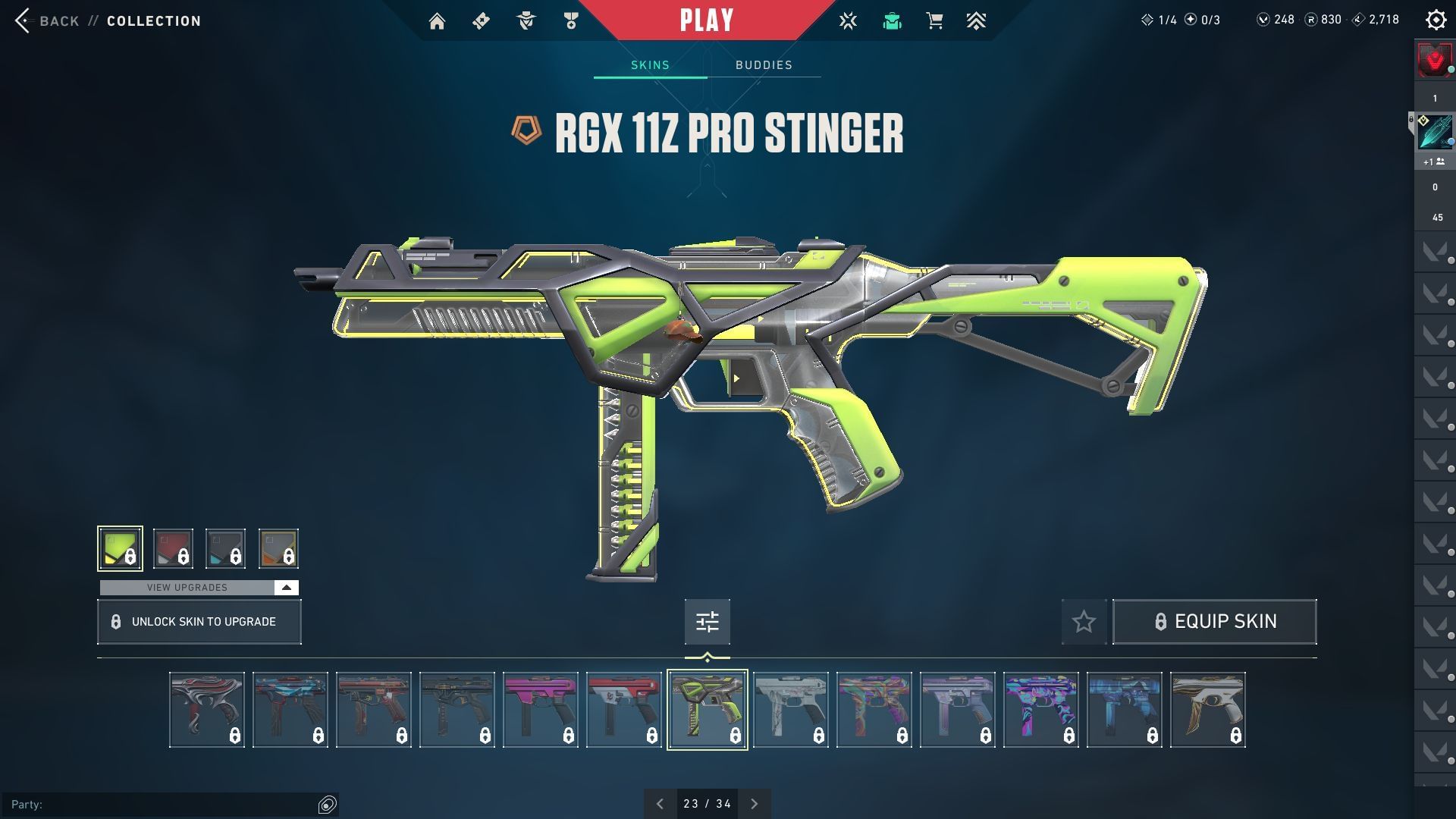This screenshot has width=1456, height=819.
Task: Open the store shopping cart
Action: (934, 21)
